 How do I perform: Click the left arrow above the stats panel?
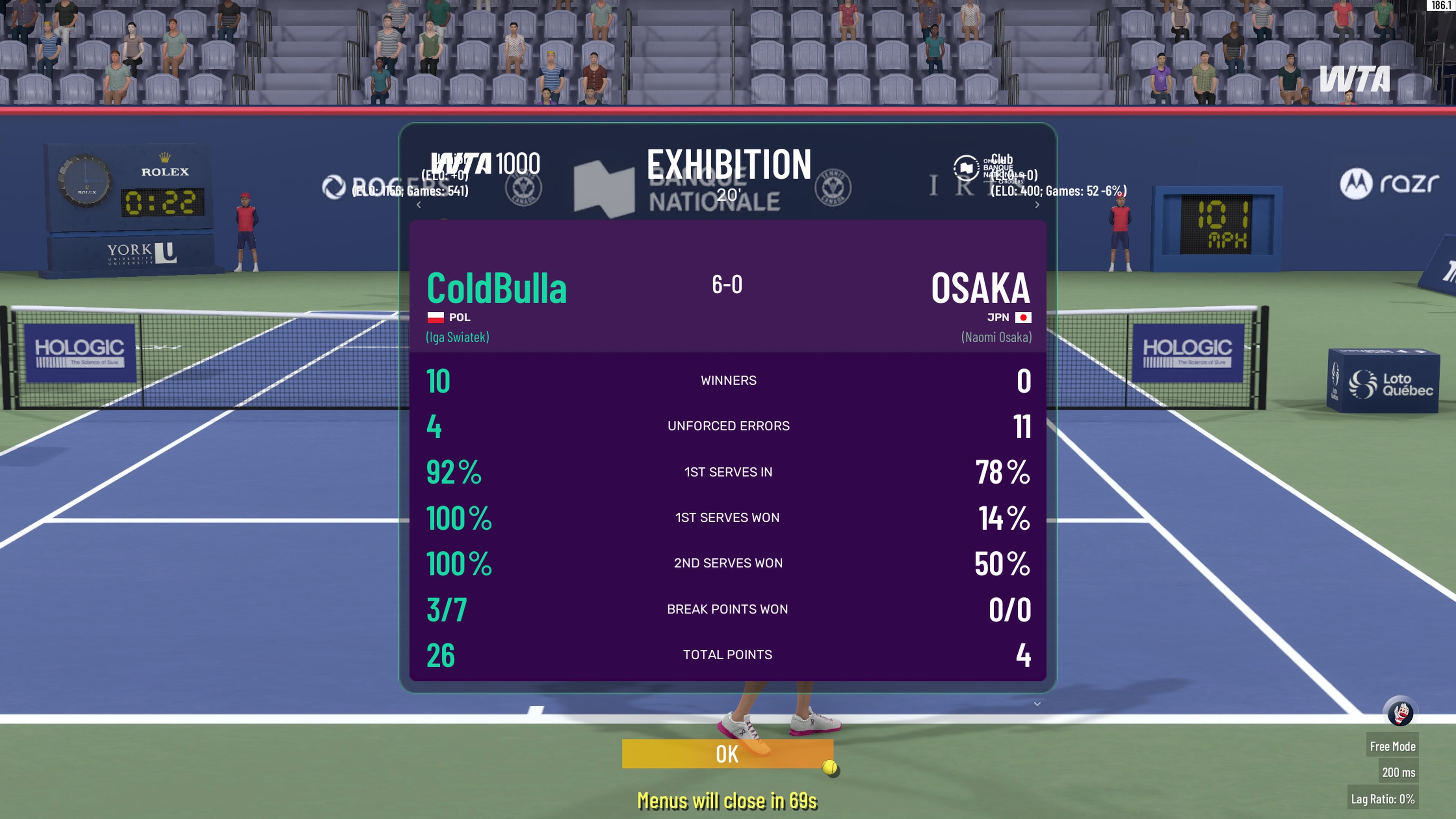[x=419, y=205]
